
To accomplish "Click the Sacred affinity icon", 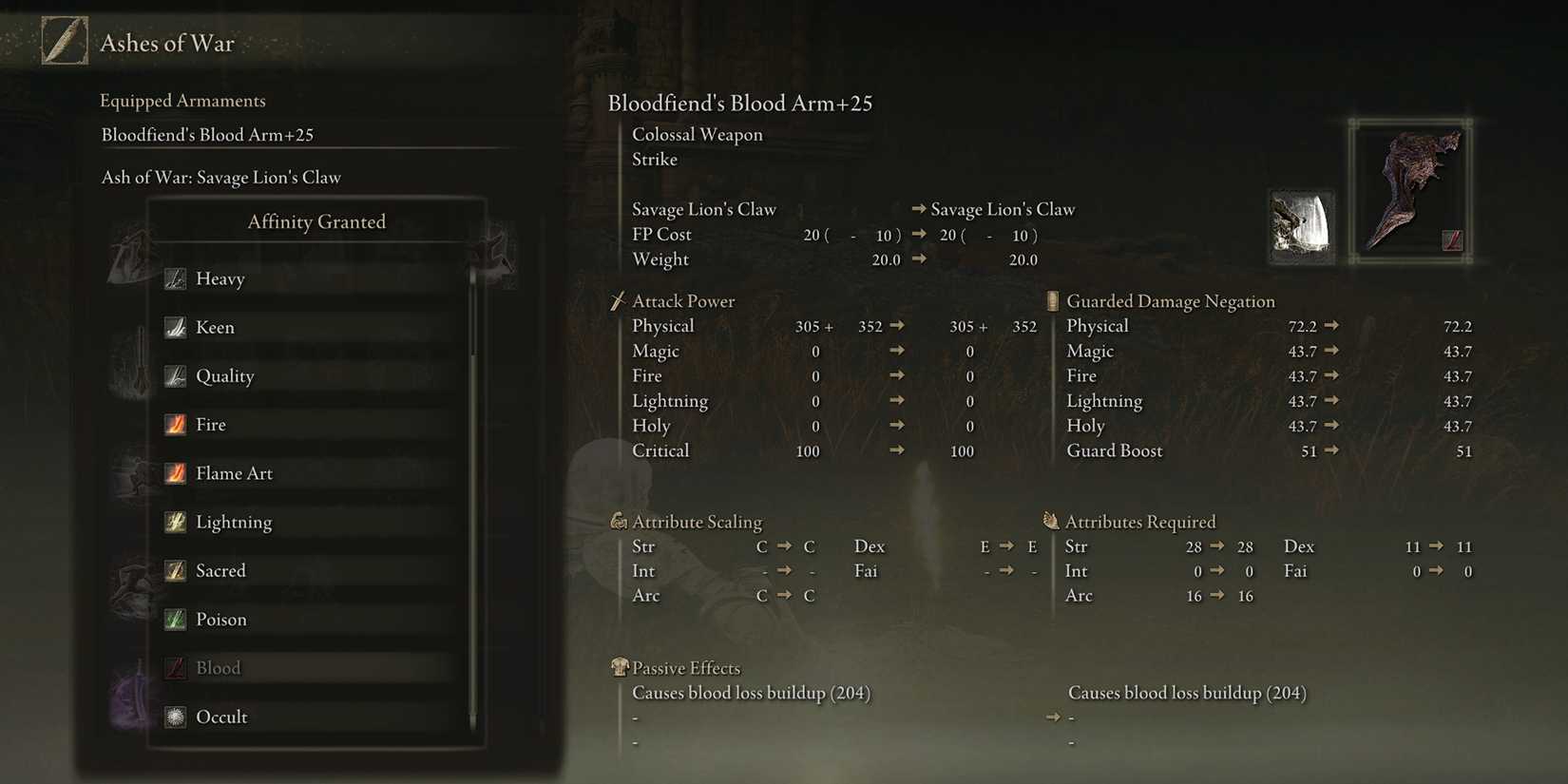I will click(176, 570).
